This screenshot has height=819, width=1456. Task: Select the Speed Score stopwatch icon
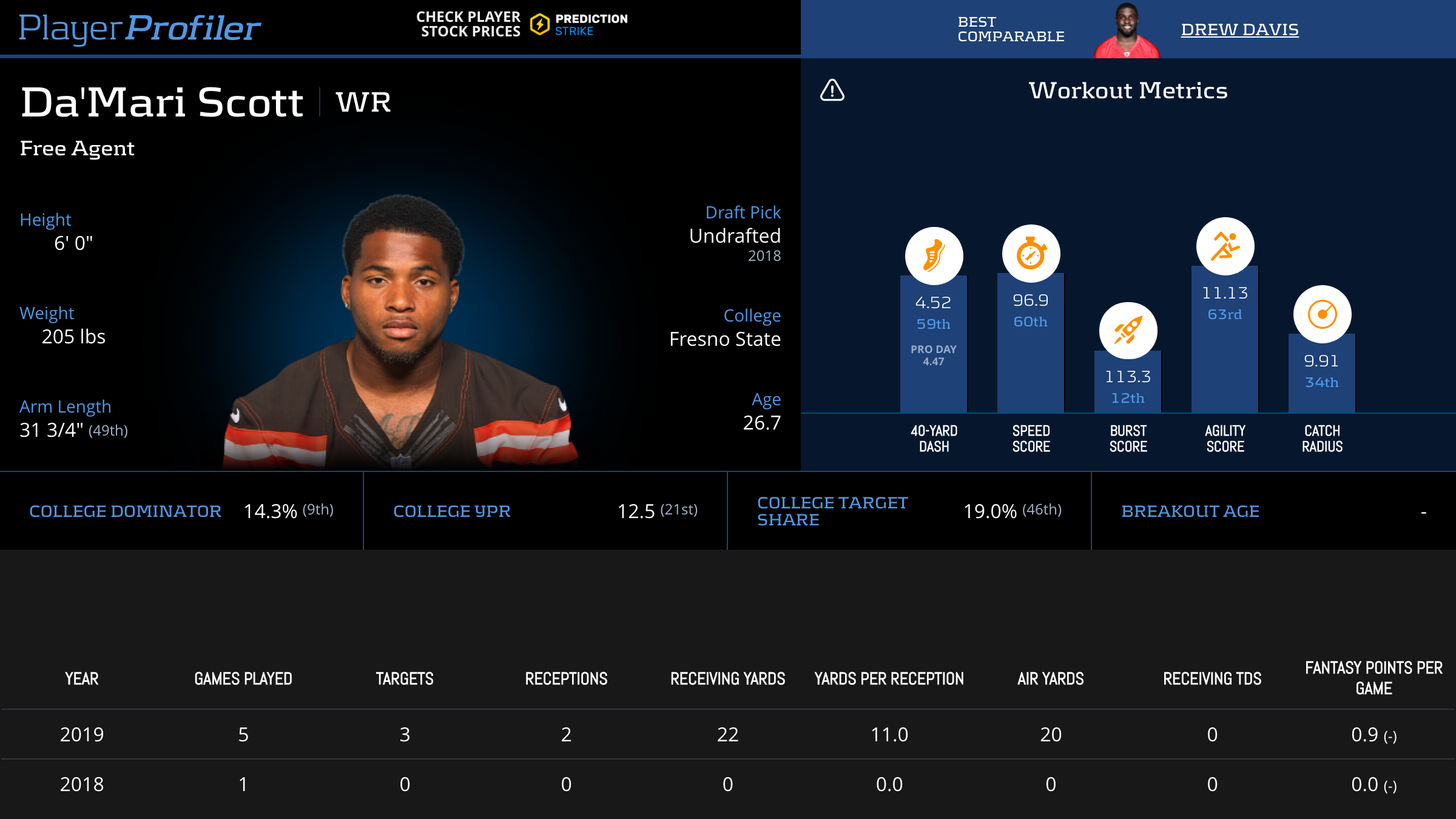coord(1031,254)
